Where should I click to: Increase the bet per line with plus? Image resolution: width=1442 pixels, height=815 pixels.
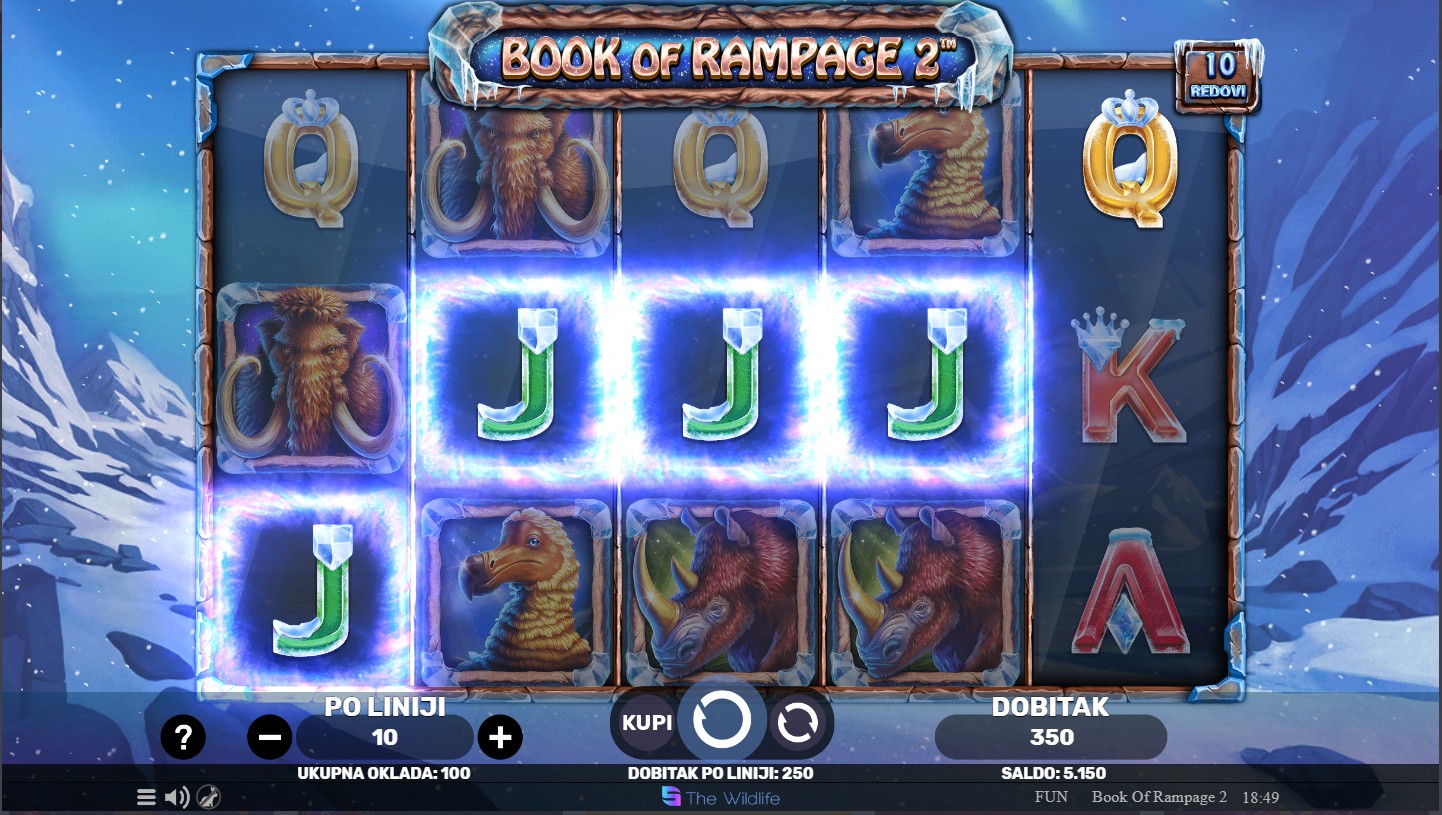tap(500, 738)
